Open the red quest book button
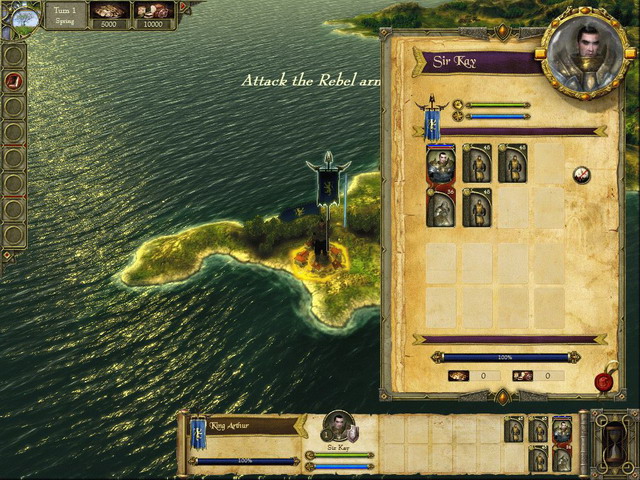The height and width of the screenshot is (480, 640). [x=14, y=80]
